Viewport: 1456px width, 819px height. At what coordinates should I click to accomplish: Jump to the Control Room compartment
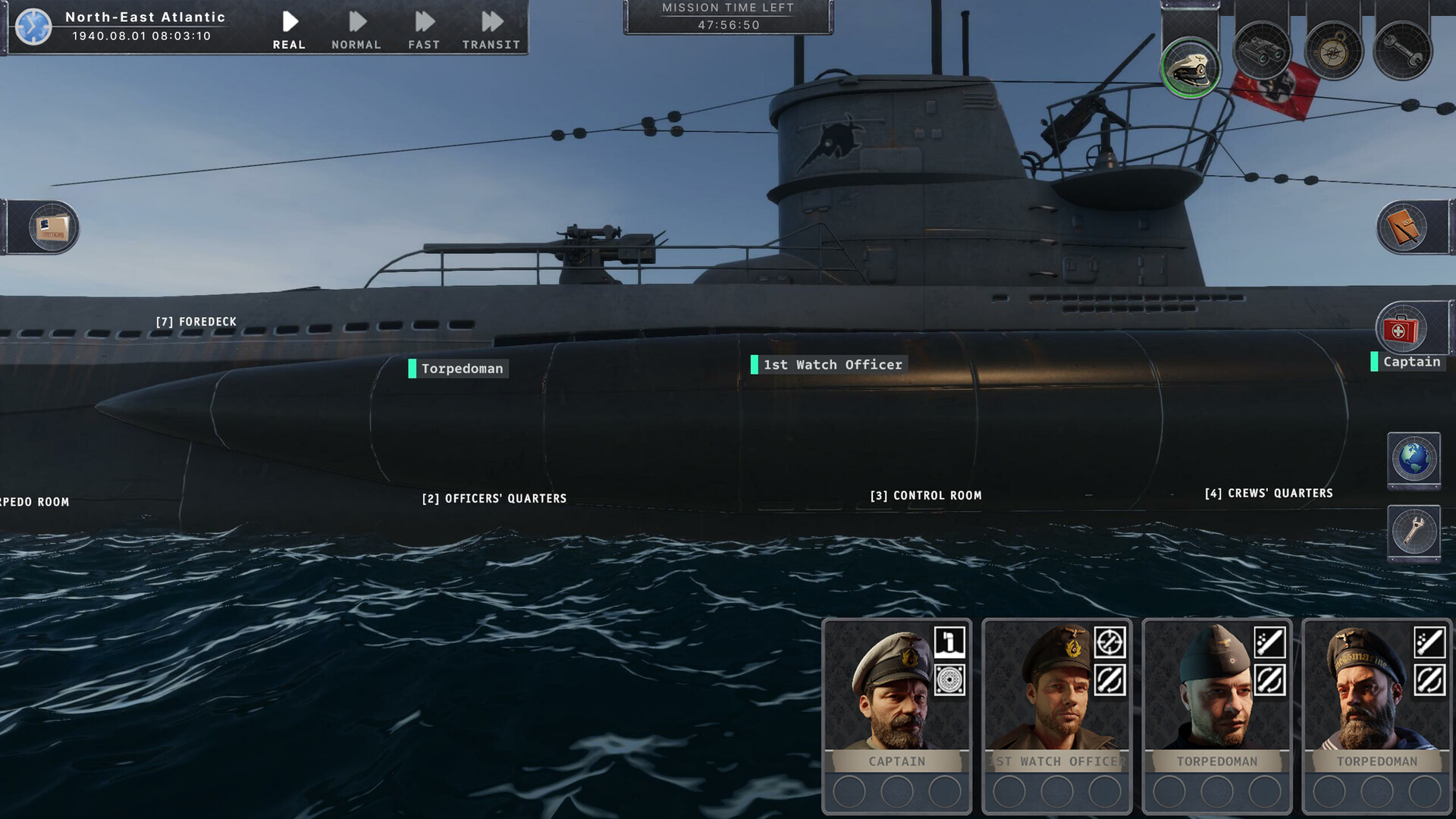(925, 495)
